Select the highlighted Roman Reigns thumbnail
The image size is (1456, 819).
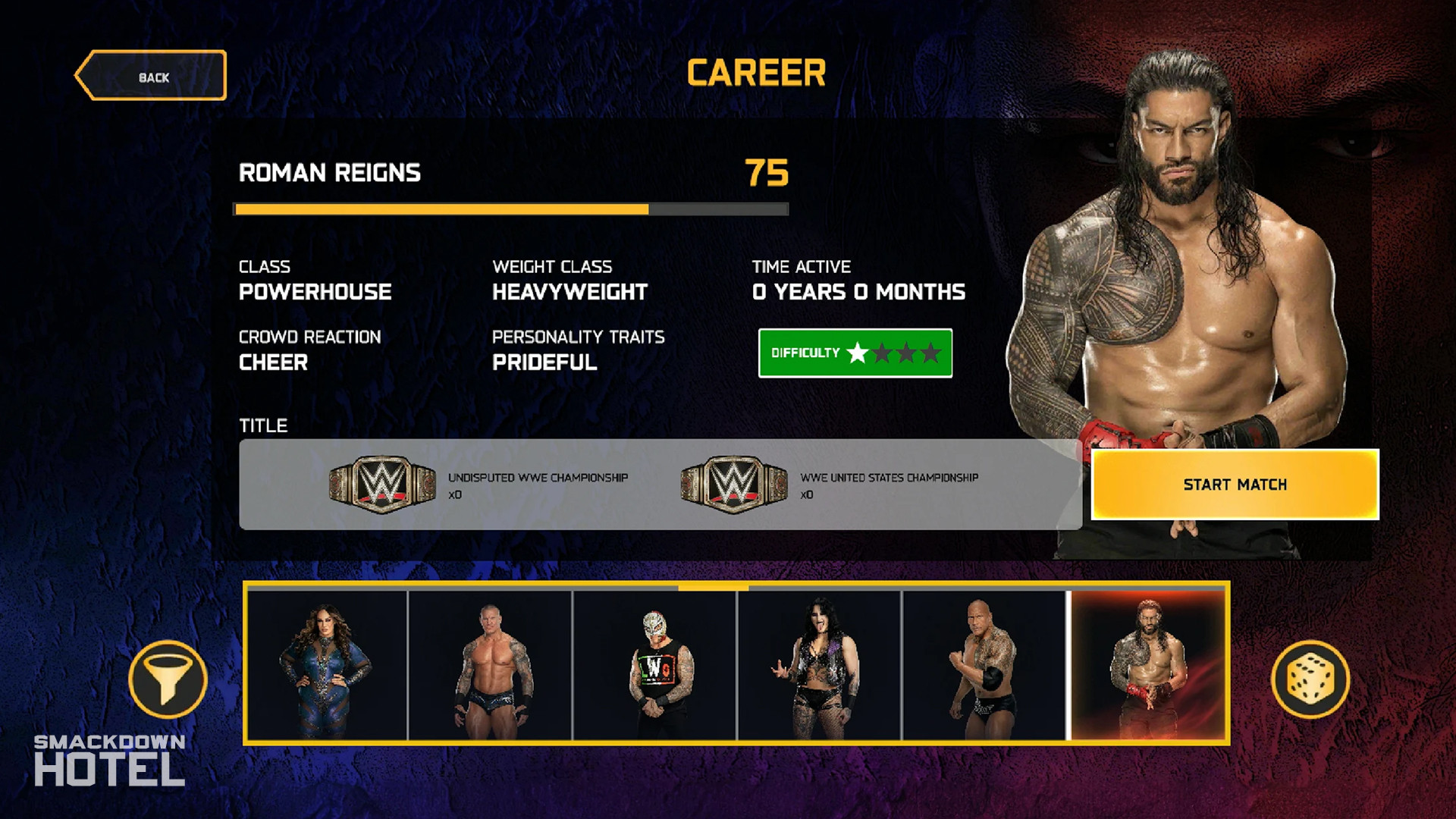click(x=1147, y=665)
